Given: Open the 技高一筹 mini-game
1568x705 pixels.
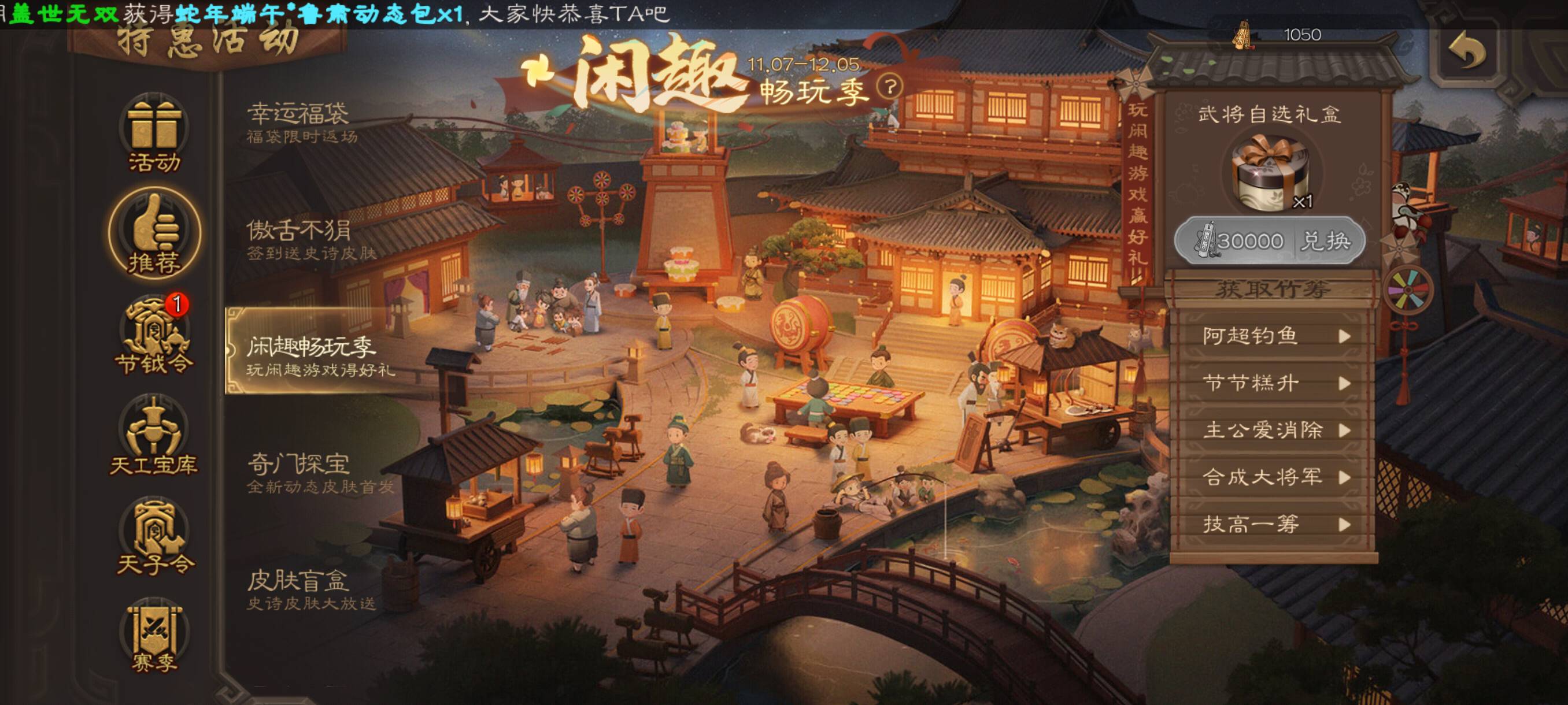Looking at the screenshot, I should coord(1272,524).
